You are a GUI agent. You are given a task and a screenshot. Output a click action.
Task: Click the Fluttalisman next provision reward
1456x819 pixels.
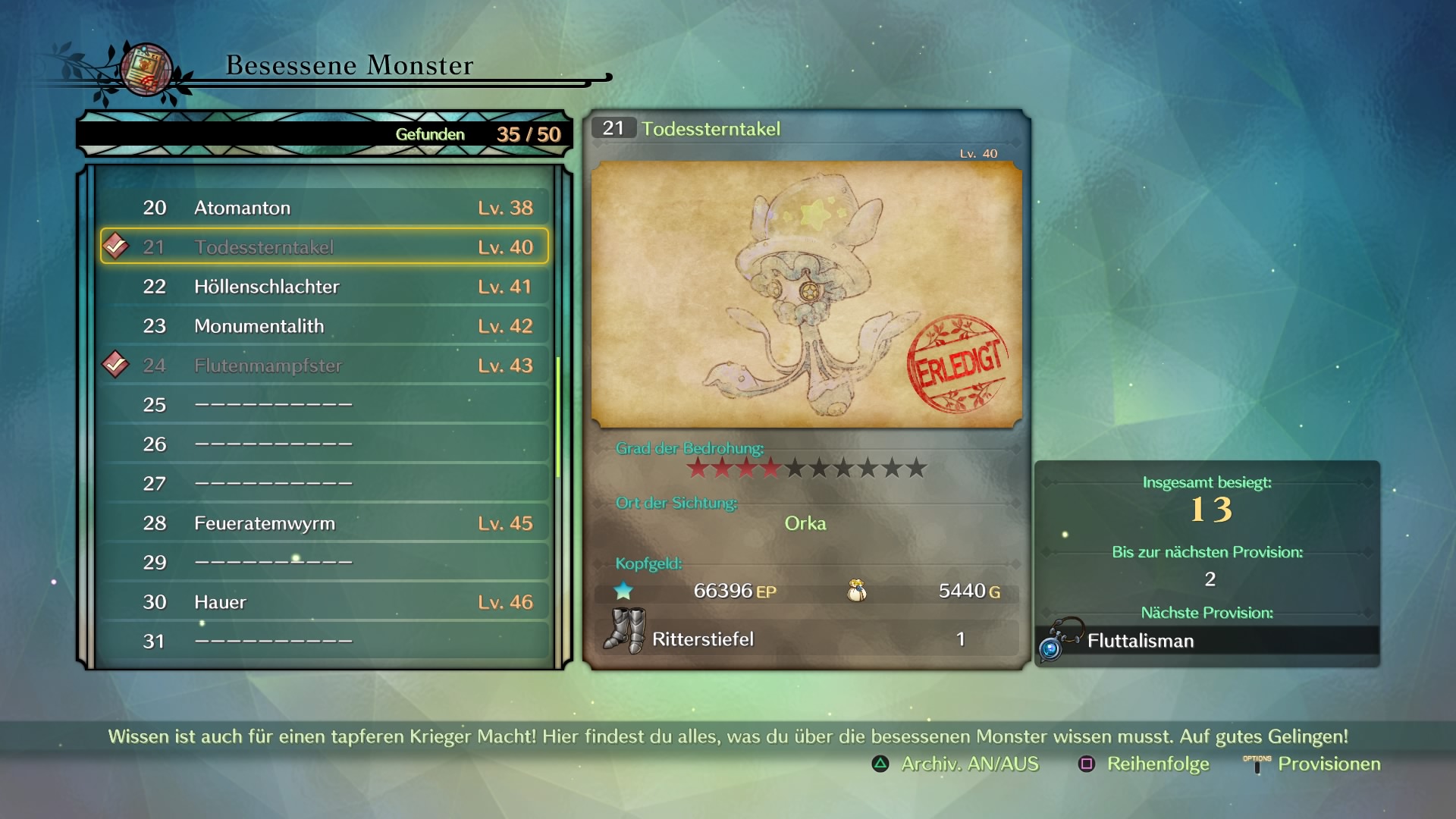1140,642
